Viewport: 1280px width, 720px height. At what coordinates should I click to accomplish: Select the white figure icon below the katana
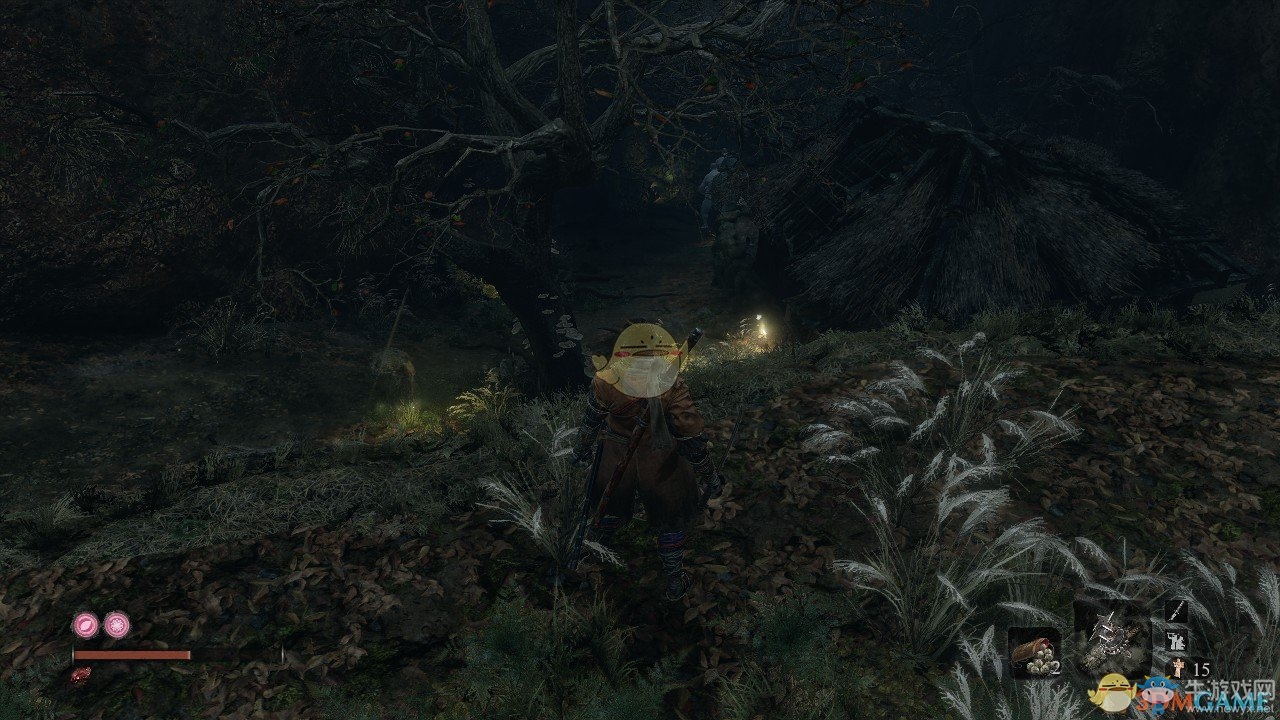click(1177, 640)
